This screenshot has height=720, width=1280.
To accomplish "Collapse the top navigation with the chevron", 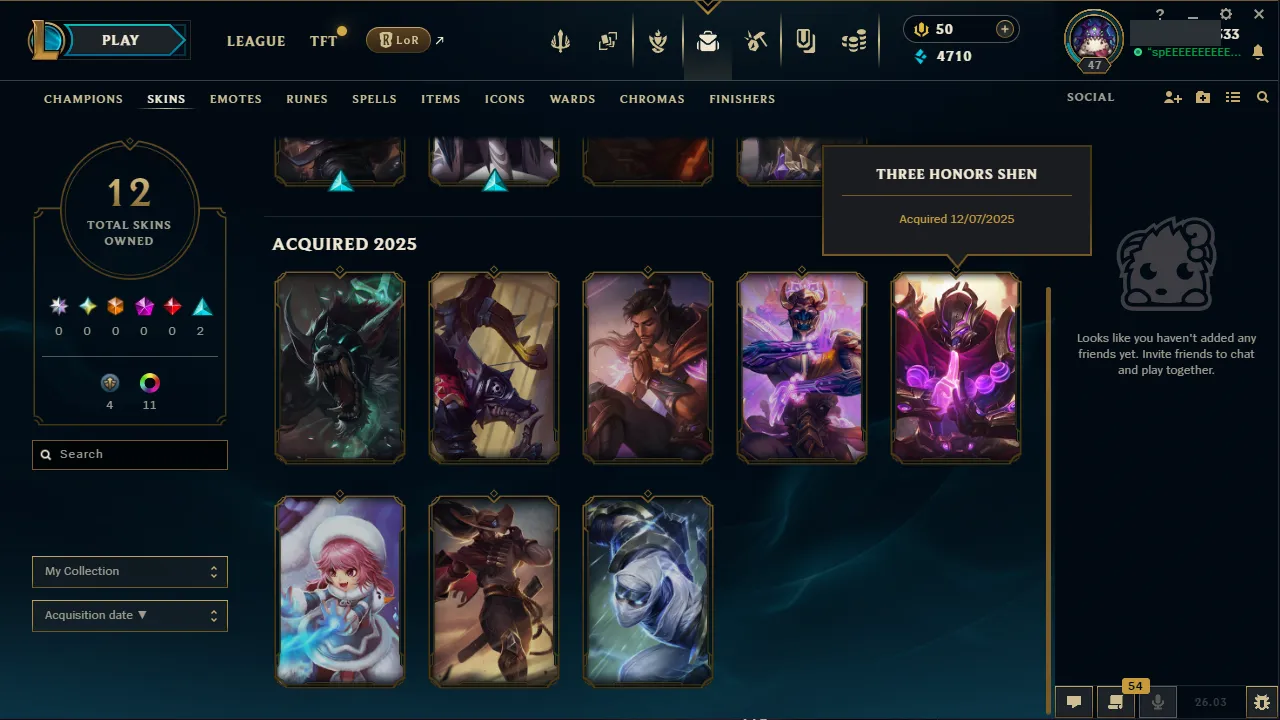I will (x=708, y=8).
